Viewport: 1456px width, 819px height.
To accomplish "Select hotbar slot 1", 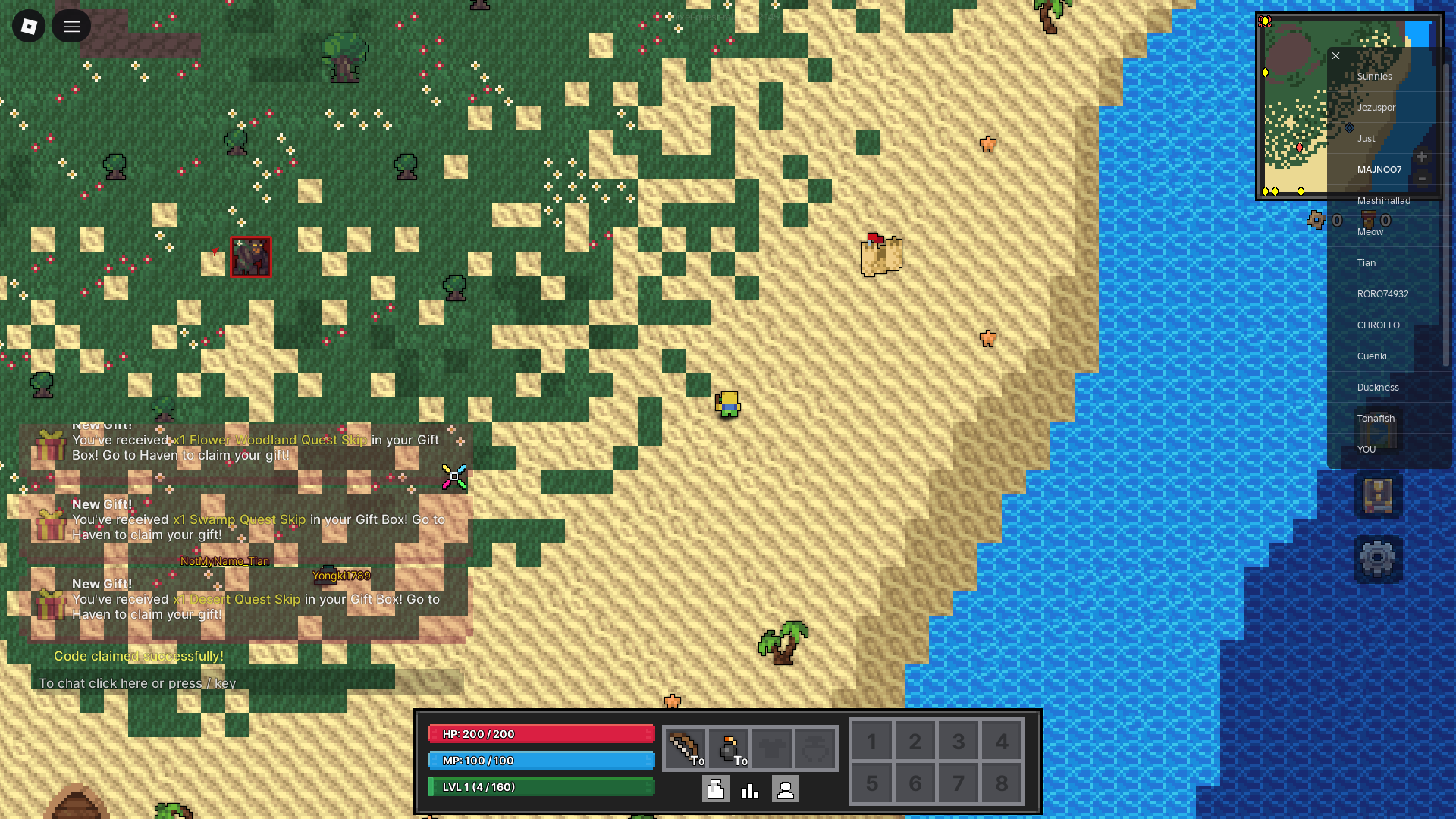I will click(871, 741).
